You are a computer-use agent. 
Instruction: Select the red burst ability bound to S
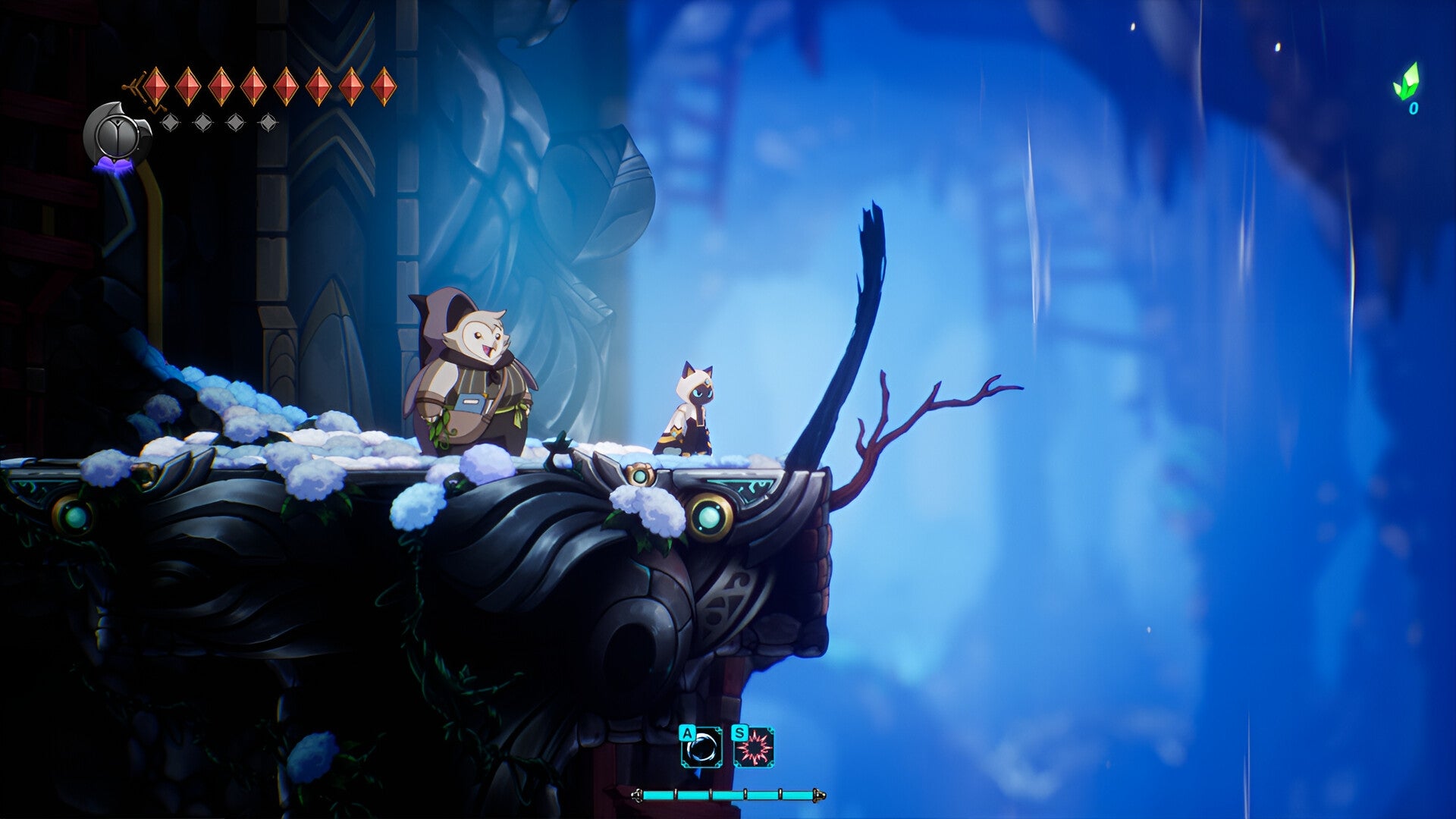click(754, 748)
